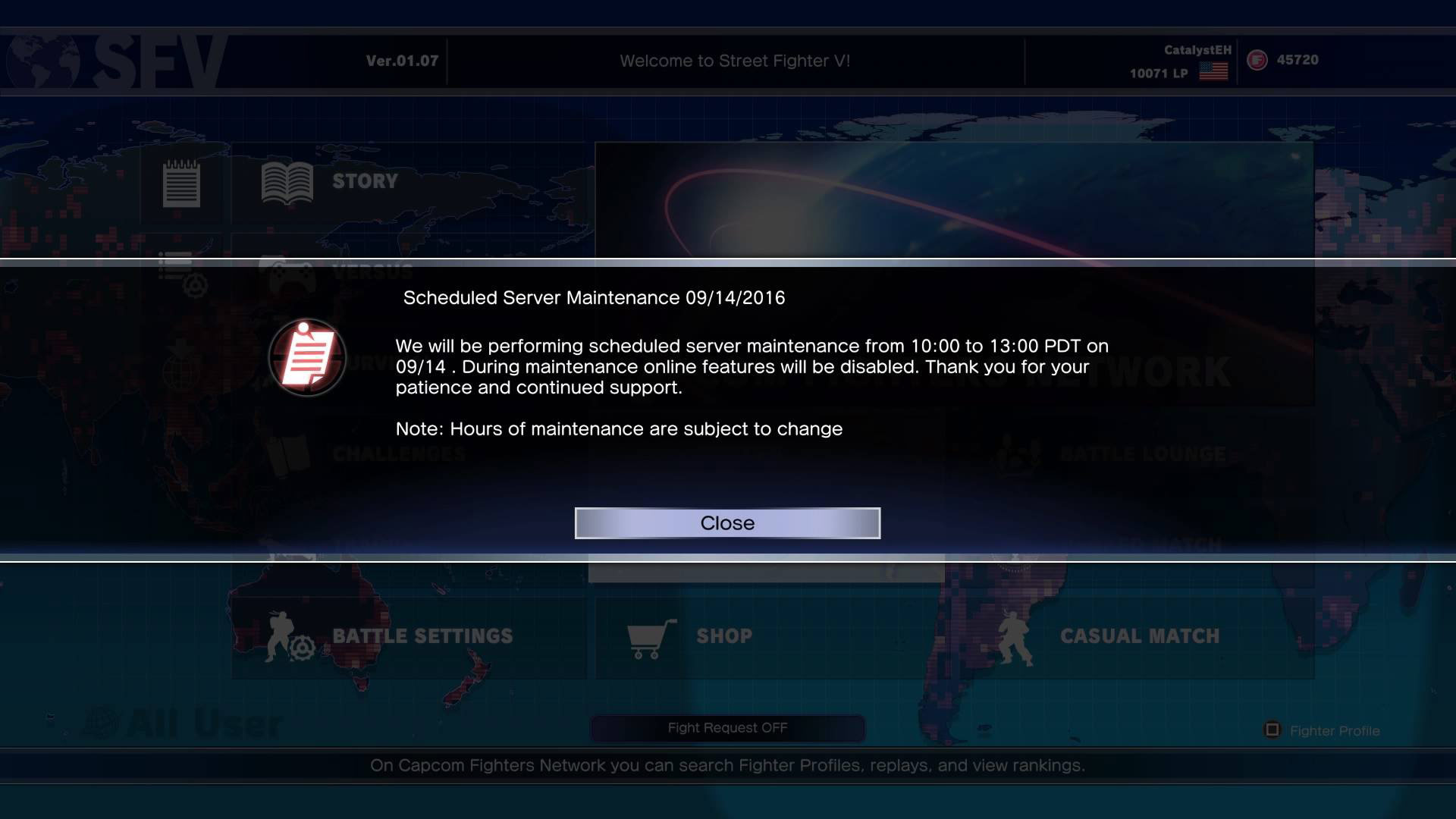Click the SFV globe logo top left
The image size is (1456, 819).
point(42,61)
